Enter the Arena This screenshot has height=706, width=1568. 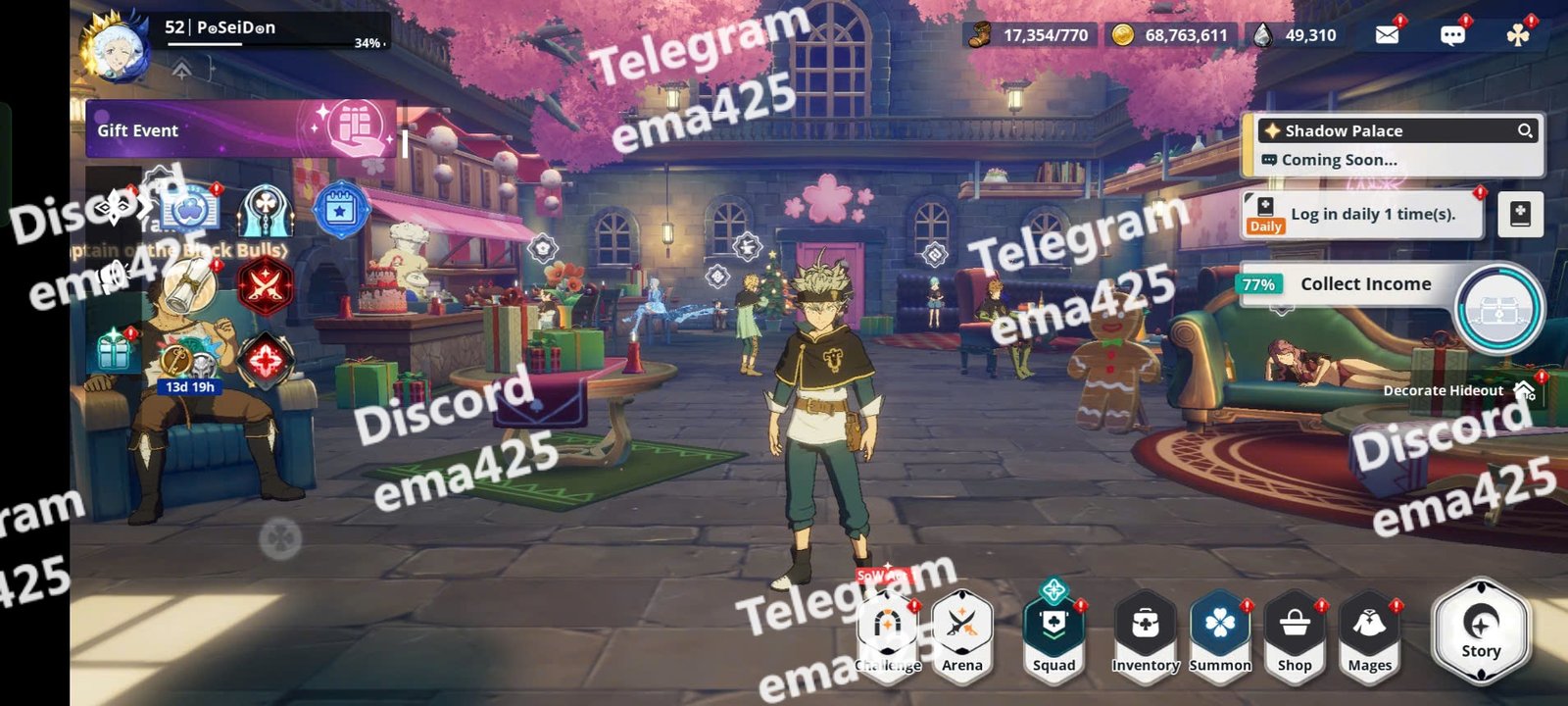[961, 632]
